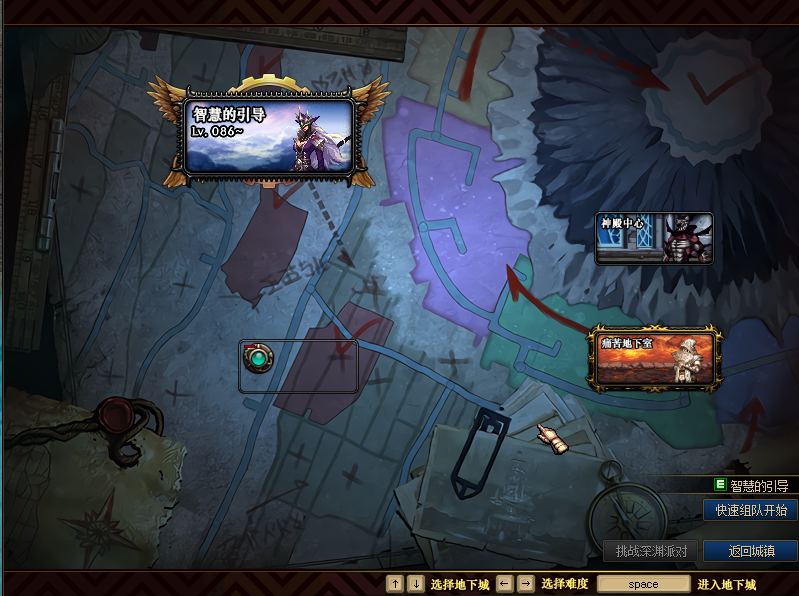Choose the 神殿中心 dungeon

pos(654,239)
